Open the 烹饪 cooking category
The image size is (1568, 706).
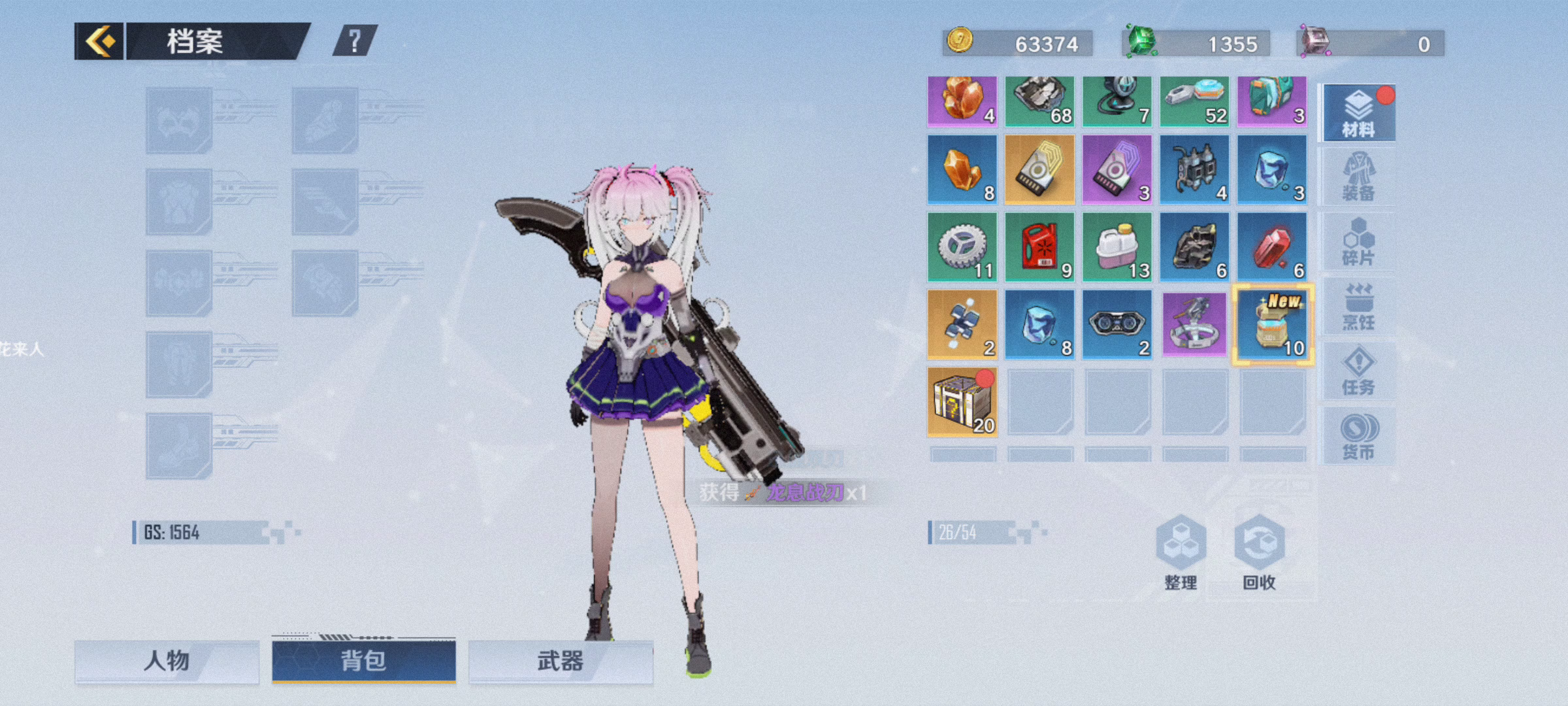1359,307
